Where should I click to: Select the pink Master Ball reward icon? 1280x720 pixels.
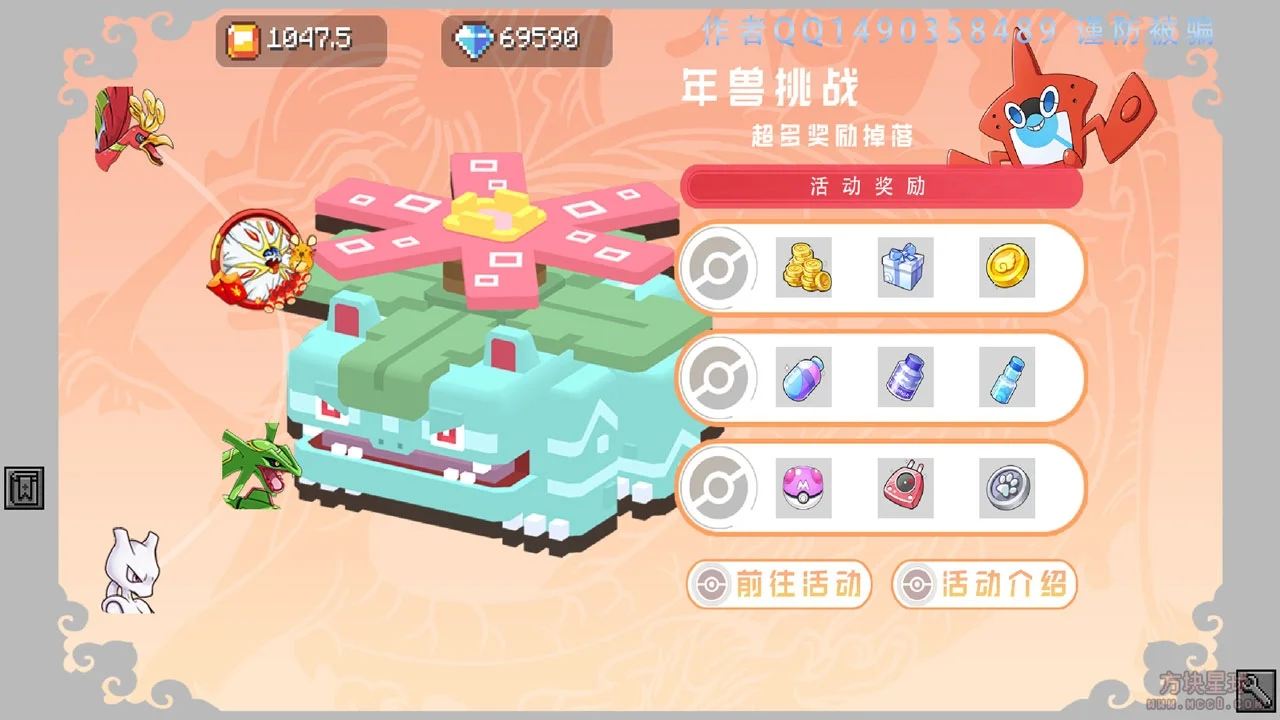pyautogui.click(x=804, y=487)
